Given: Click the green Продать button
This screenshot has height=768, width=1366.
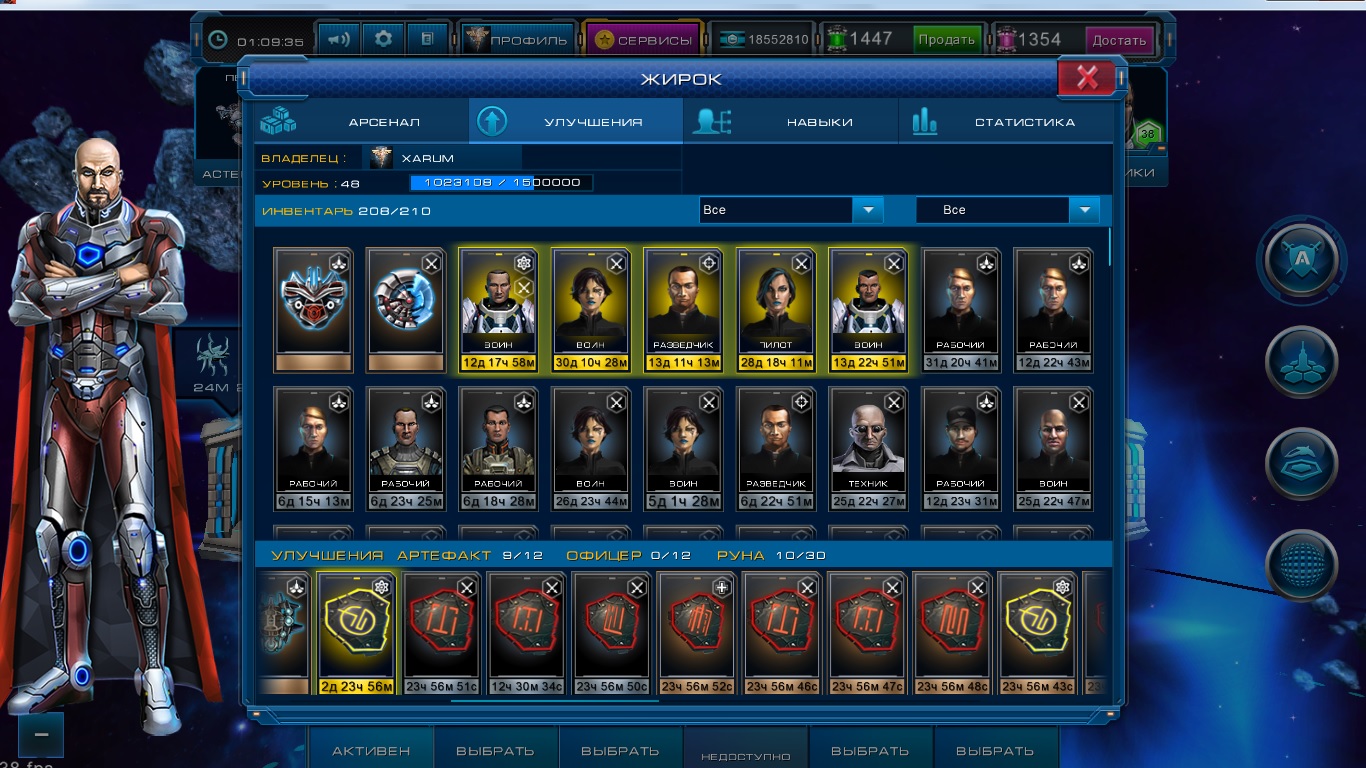Looking at the screenshot, I should 946,40.
